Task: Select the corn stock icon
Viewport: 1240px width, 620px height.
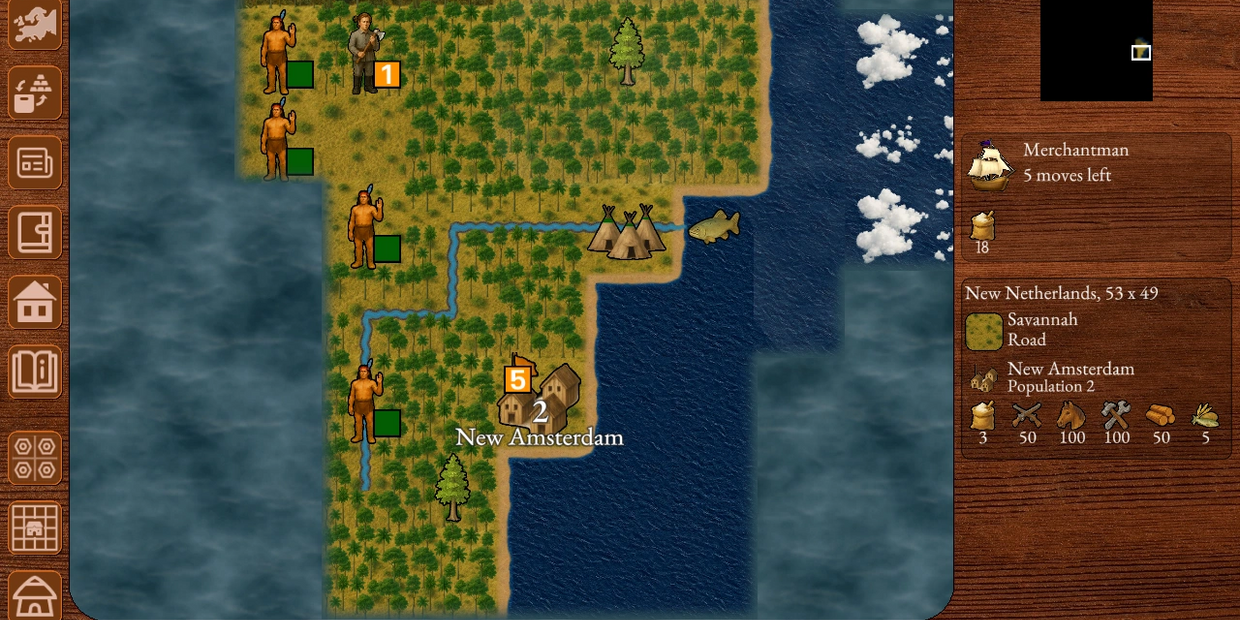Action: pyautogui.click(x=1205, y=415)
